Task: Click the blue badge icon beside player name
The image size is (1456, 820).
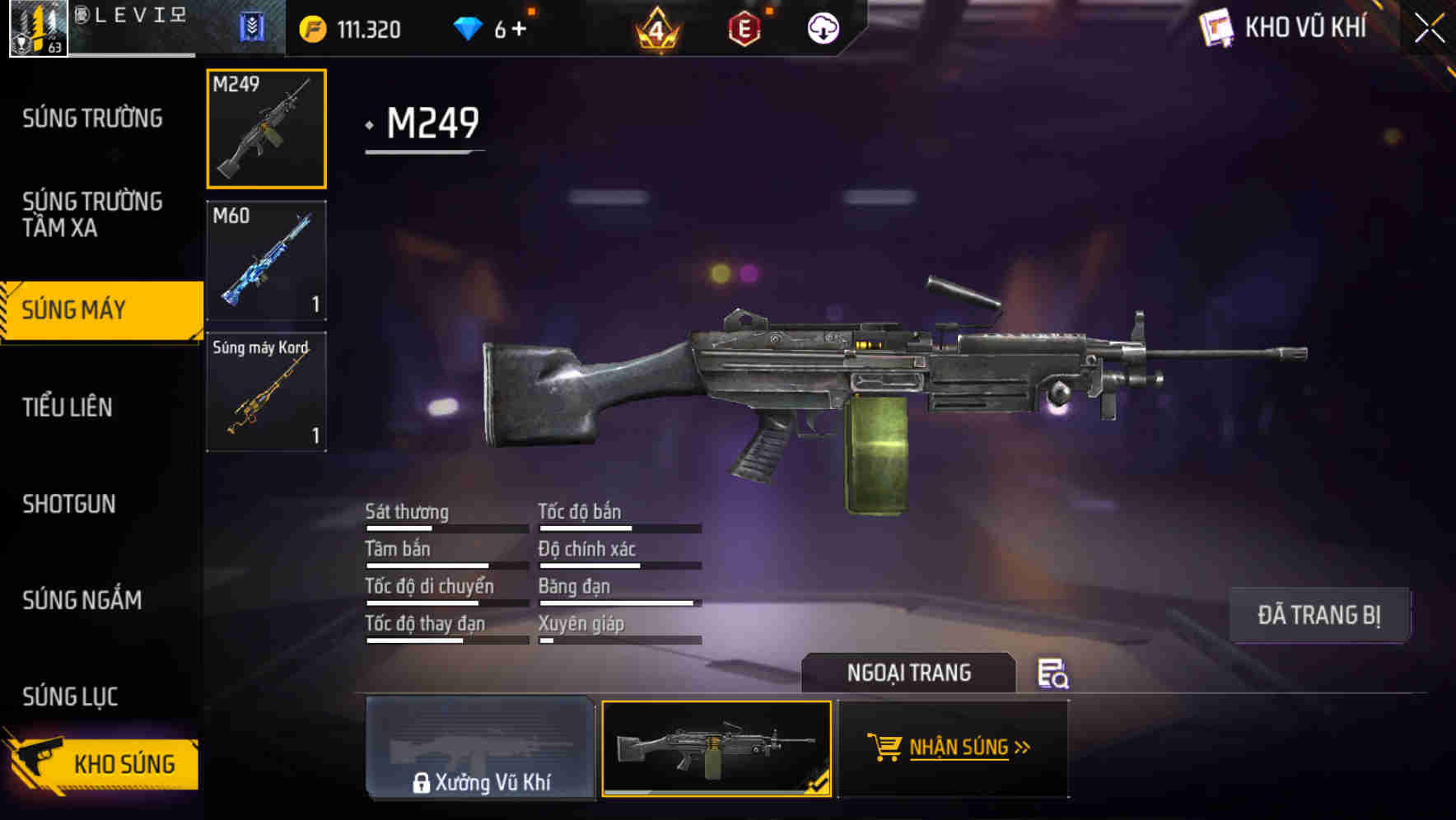Action: (252, 27)
